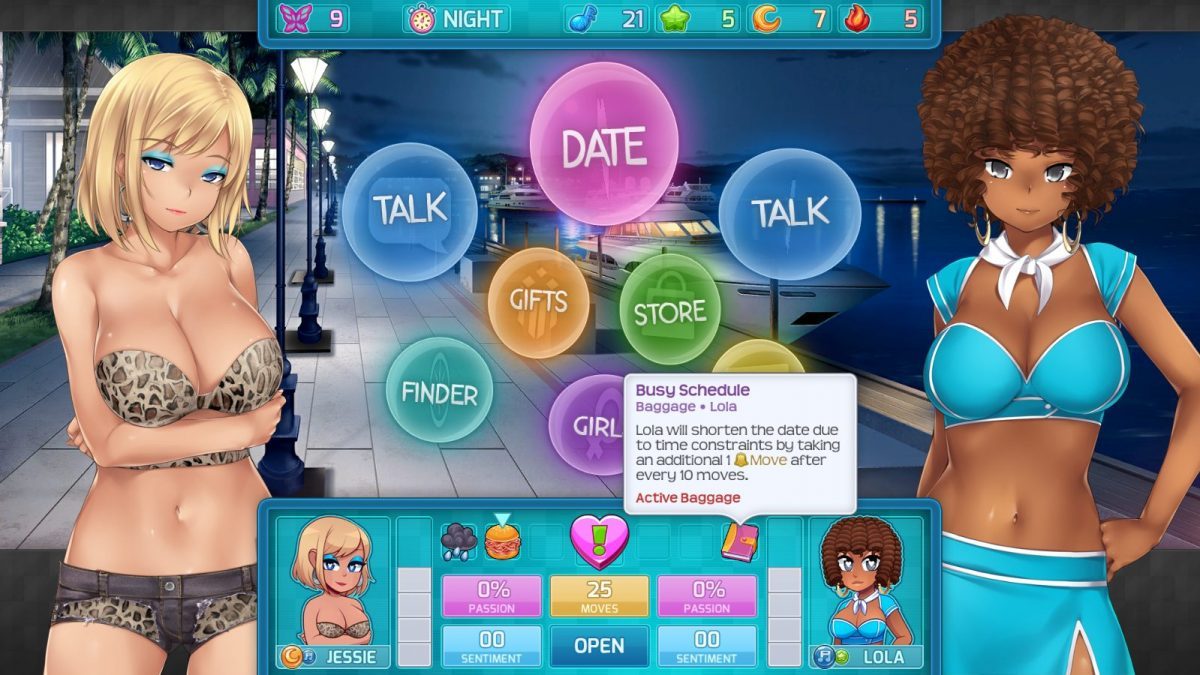Open the FINDER bubble
The image size is (1200, 675).
439,390
